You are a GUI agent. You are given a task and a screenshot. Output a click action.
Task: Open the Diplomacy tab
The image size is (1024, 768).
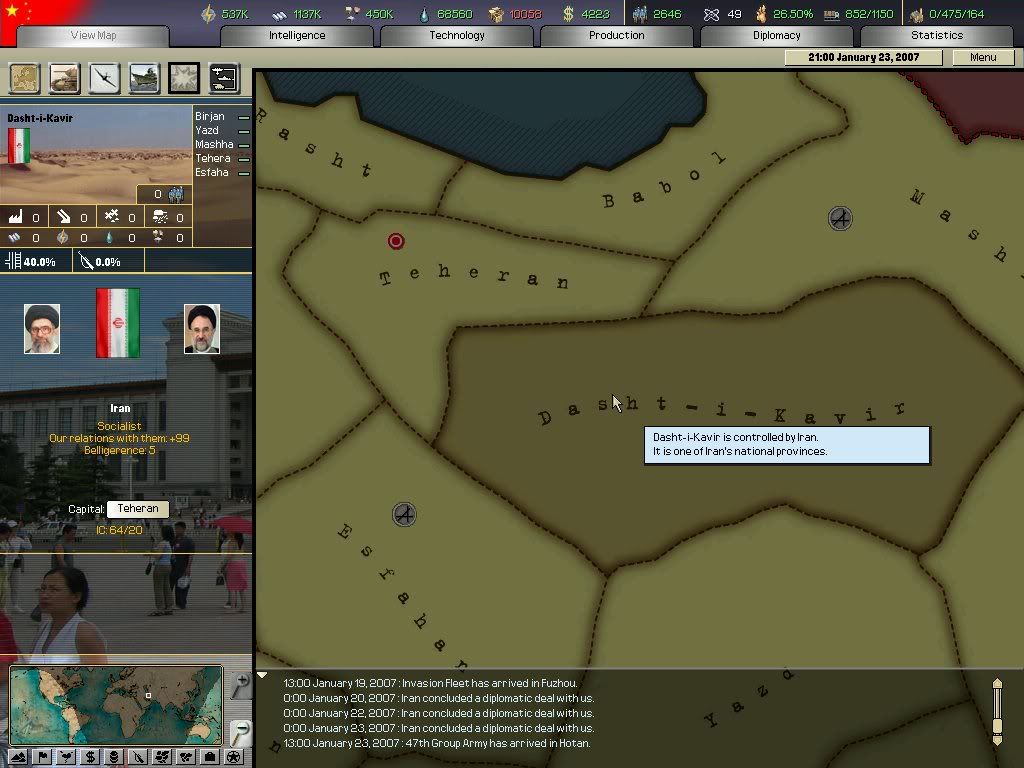pyautogui.click(x=777, y=36)
